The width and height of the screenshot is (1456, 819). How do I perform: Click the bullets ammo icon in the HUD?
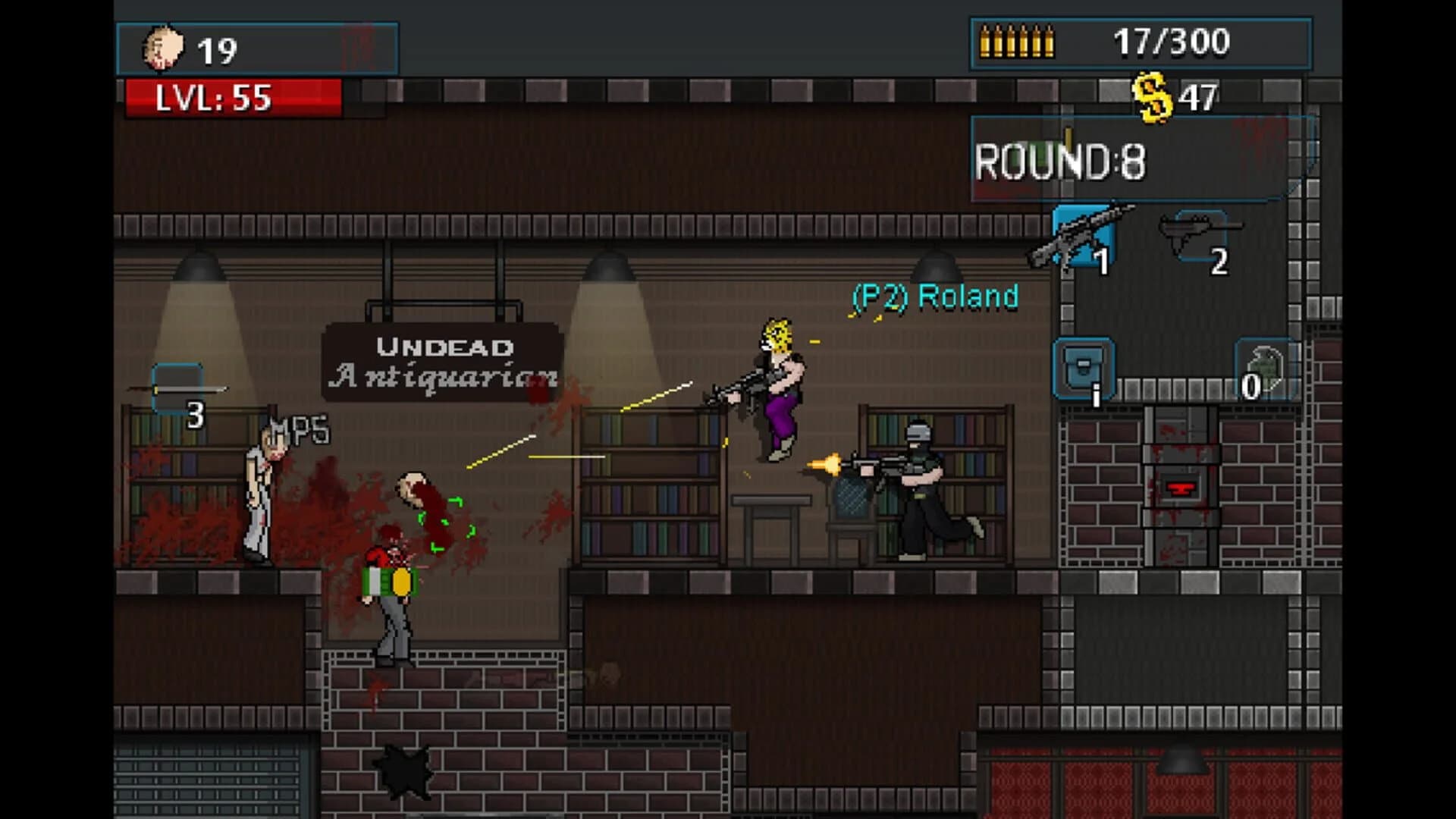[x=1016, y=42]
